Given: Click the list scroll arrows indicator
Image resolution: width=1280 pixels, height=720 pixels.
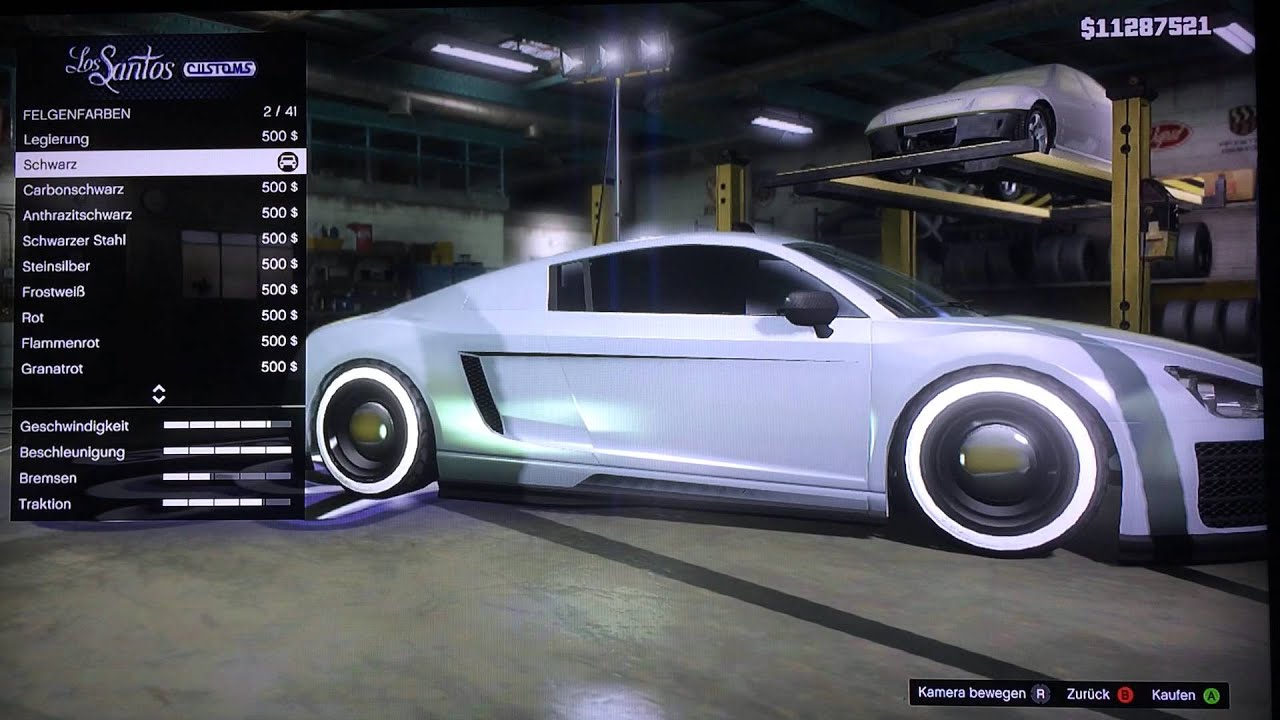Looking at the screenshot, I should point(158,394).
